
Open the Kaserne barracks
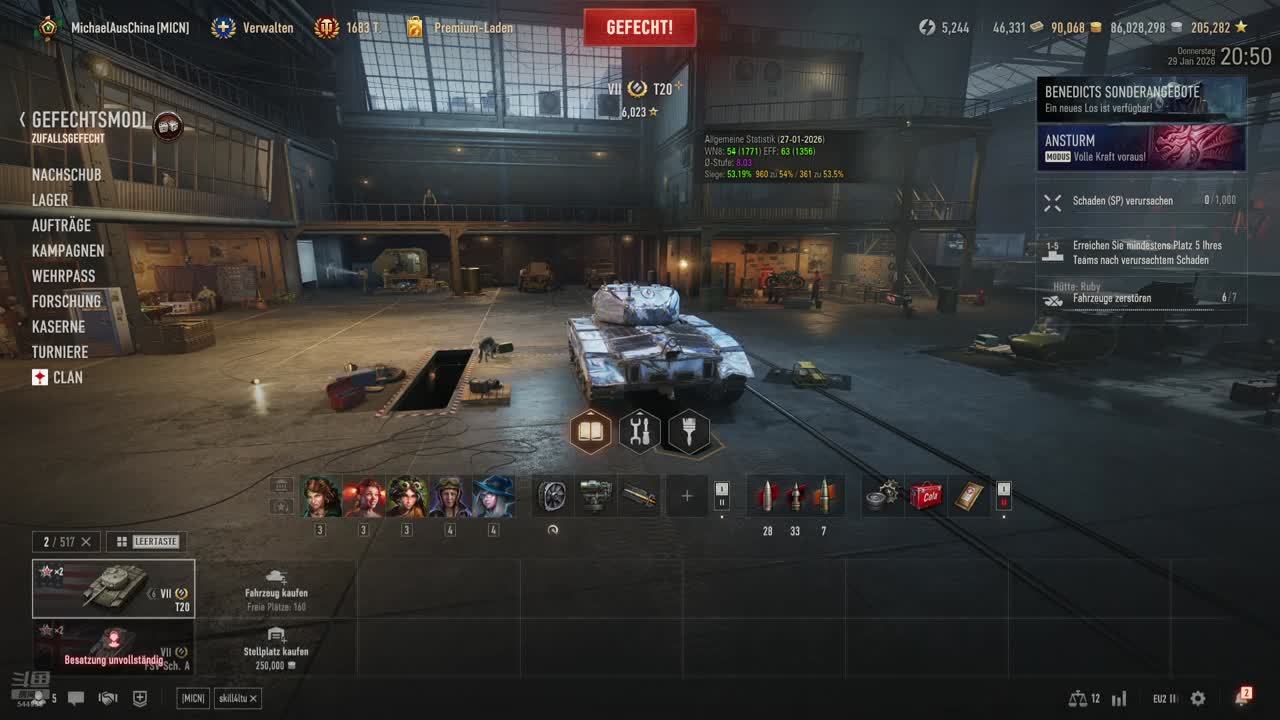[x=58, y=327]
